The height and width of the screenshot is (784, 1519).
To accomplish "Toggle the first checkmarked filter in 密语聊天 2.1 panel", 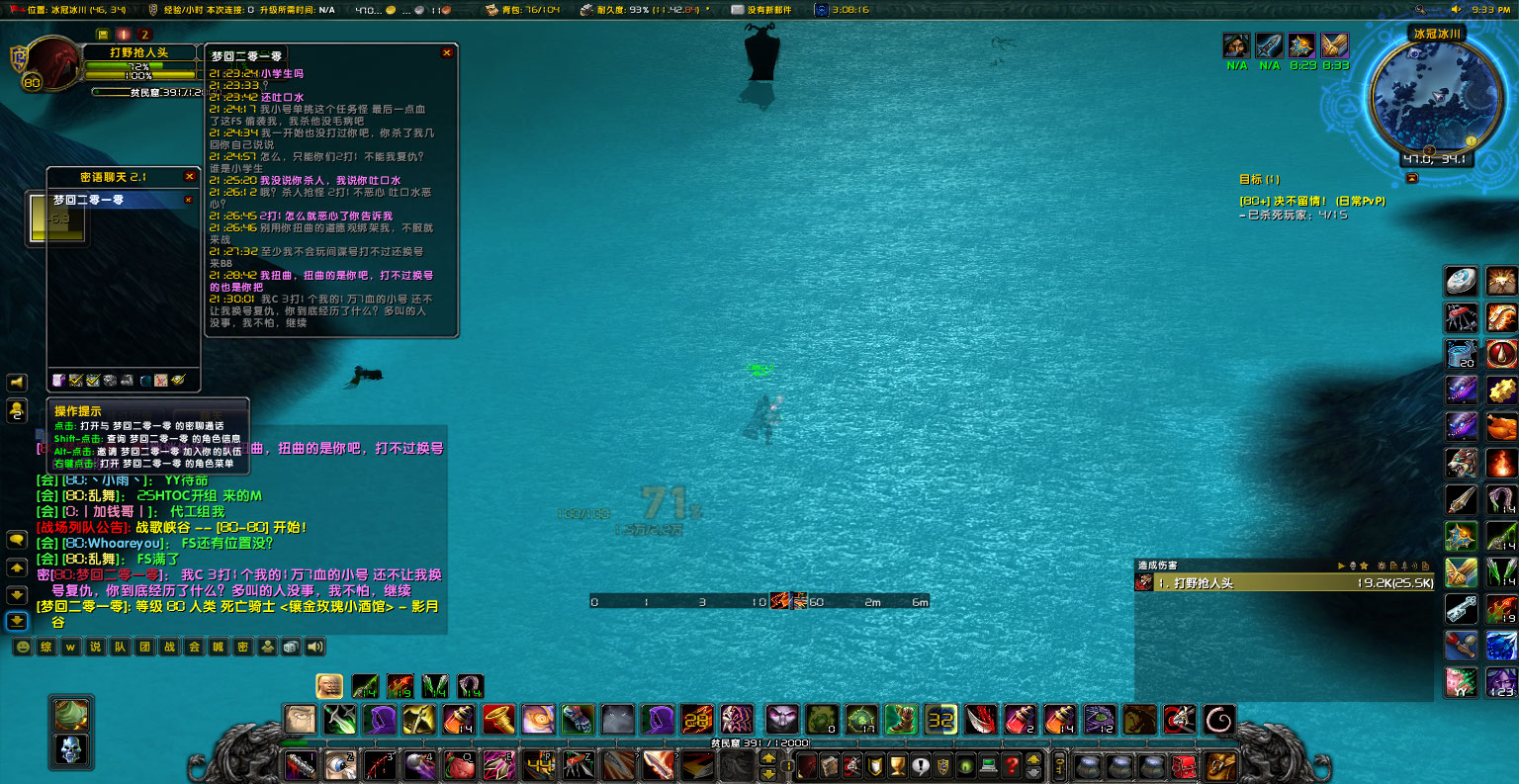I will click(x=75, y=380).
